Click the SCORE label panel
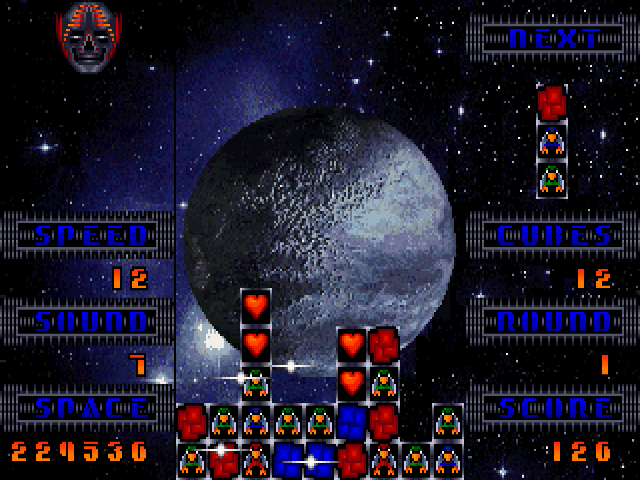640x480 pixels. coord(553,408)
